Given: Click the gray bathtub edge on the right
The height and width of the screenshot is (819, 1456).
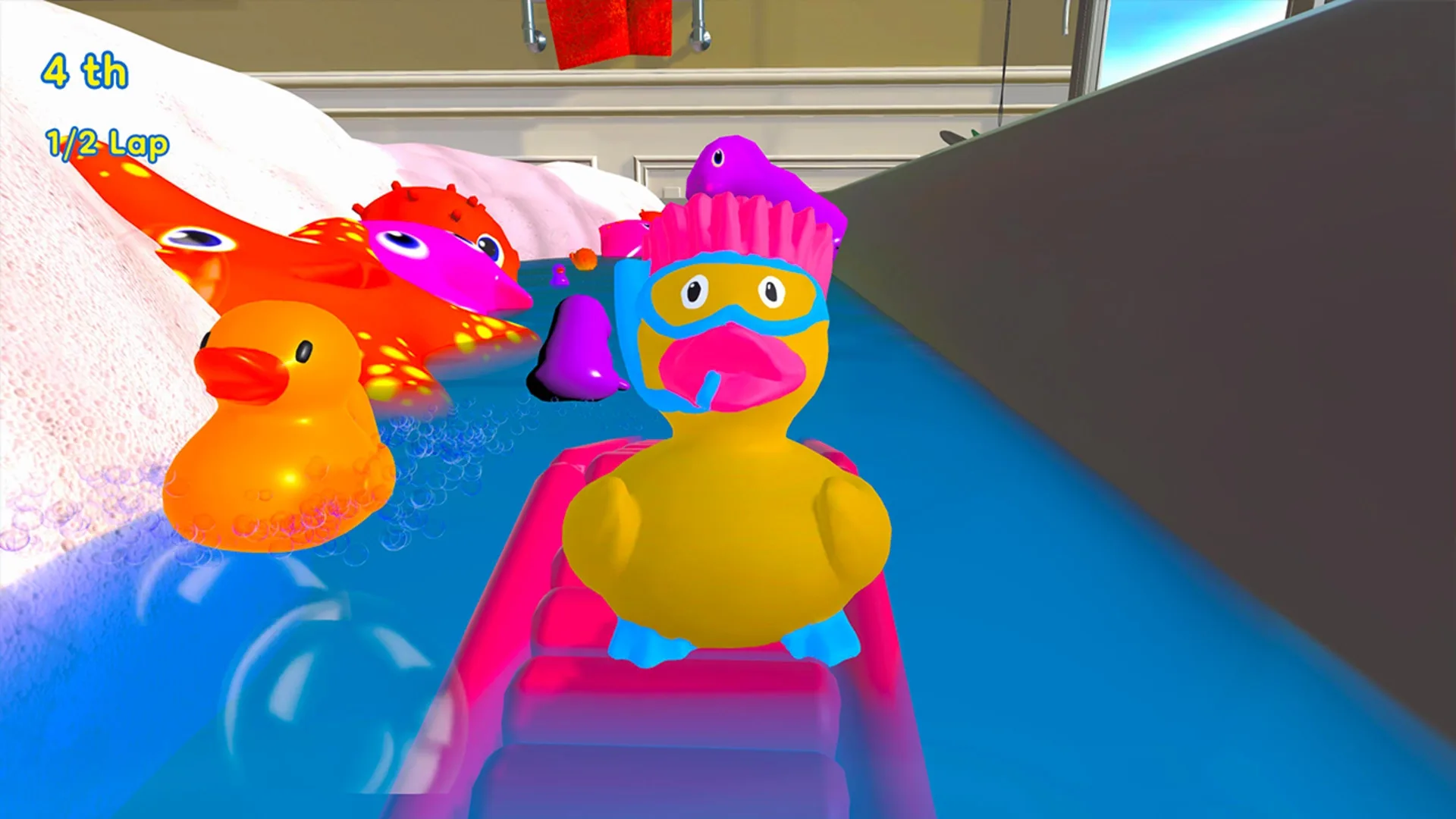Looking at the screenshot, I should click(x=1213, y=303).
